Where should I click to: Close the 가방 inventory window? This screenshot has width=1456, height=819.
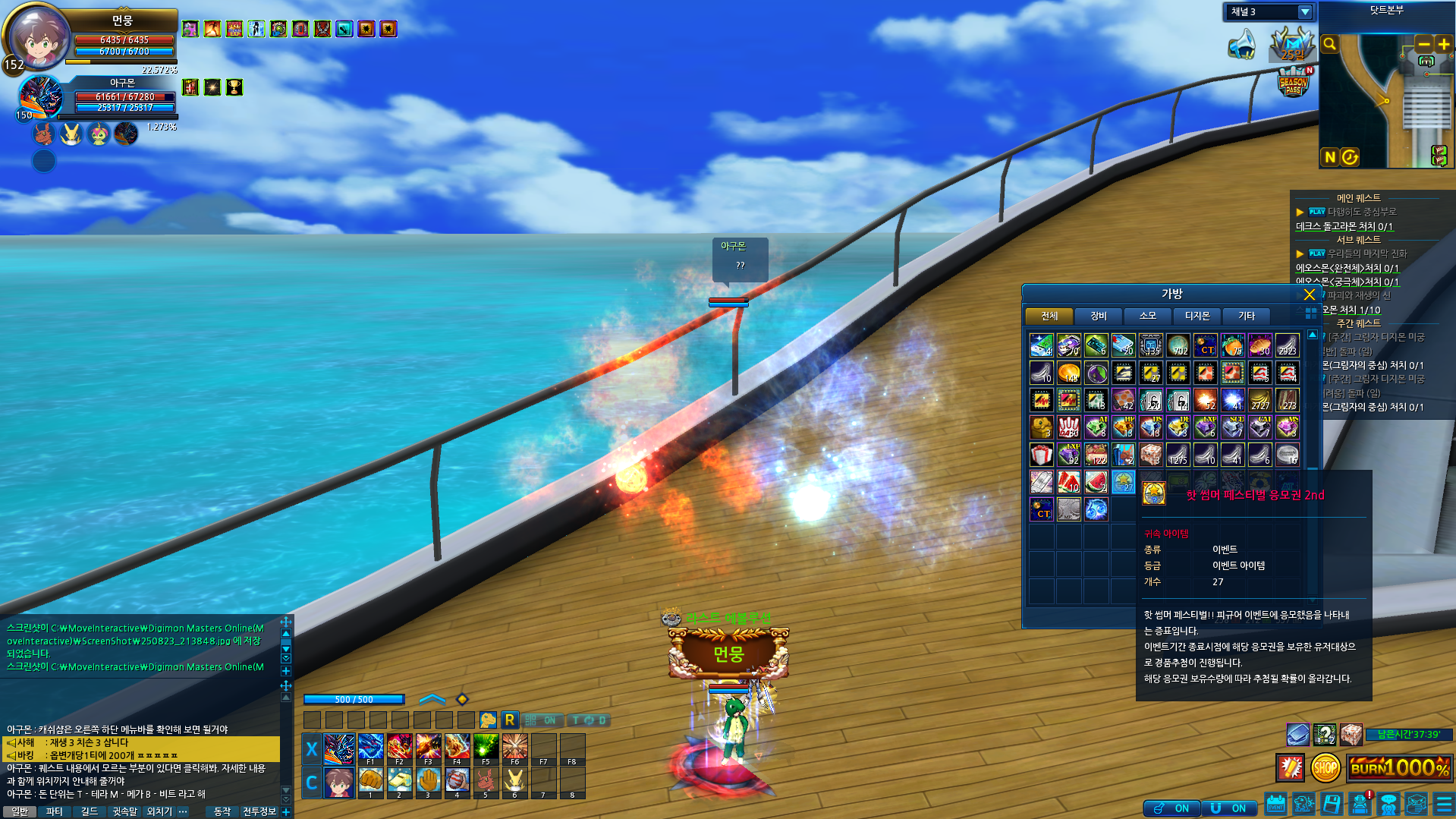pos(1309,295)
